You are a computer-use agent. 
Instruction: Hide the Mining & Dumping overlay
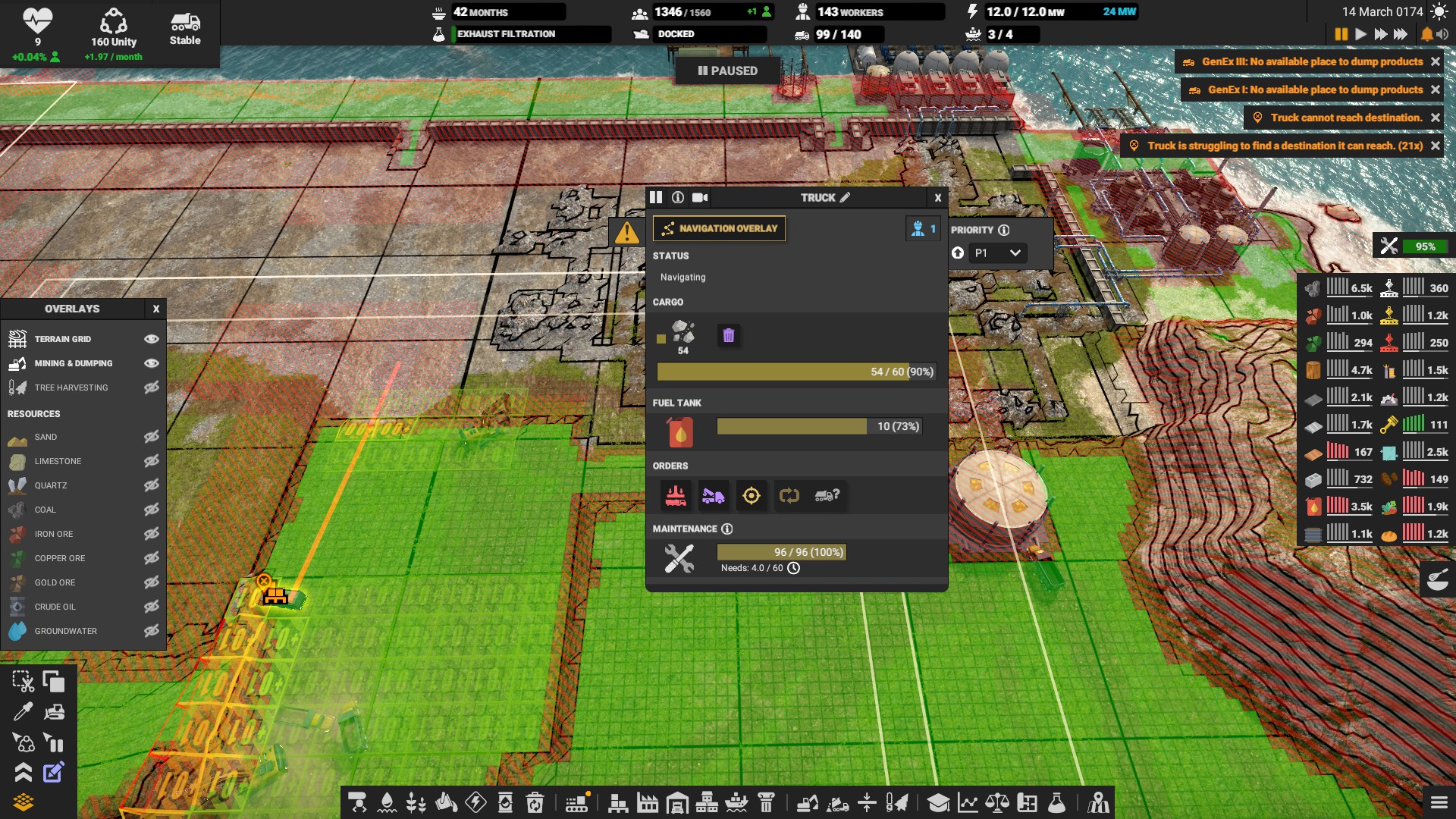point(151,363)
